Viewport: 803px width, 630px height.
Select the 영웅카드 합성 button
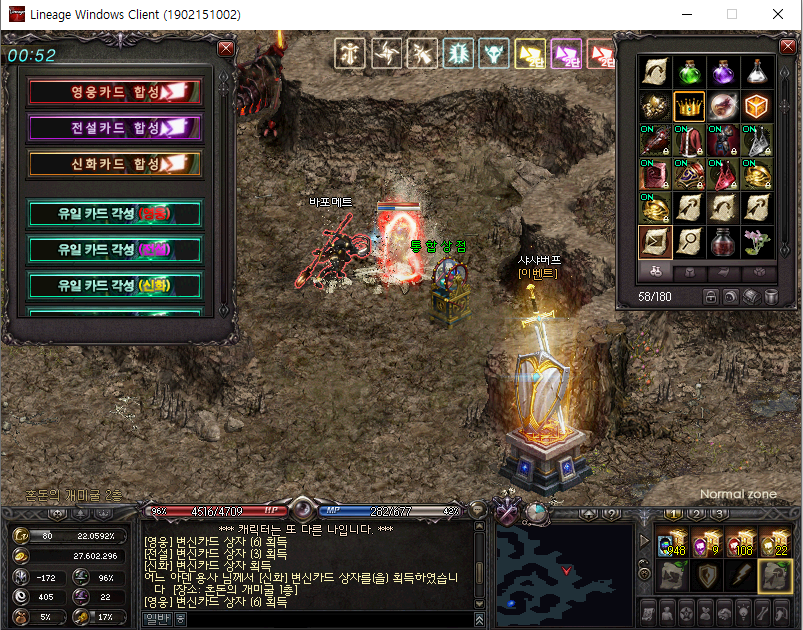tap(115, 92)
